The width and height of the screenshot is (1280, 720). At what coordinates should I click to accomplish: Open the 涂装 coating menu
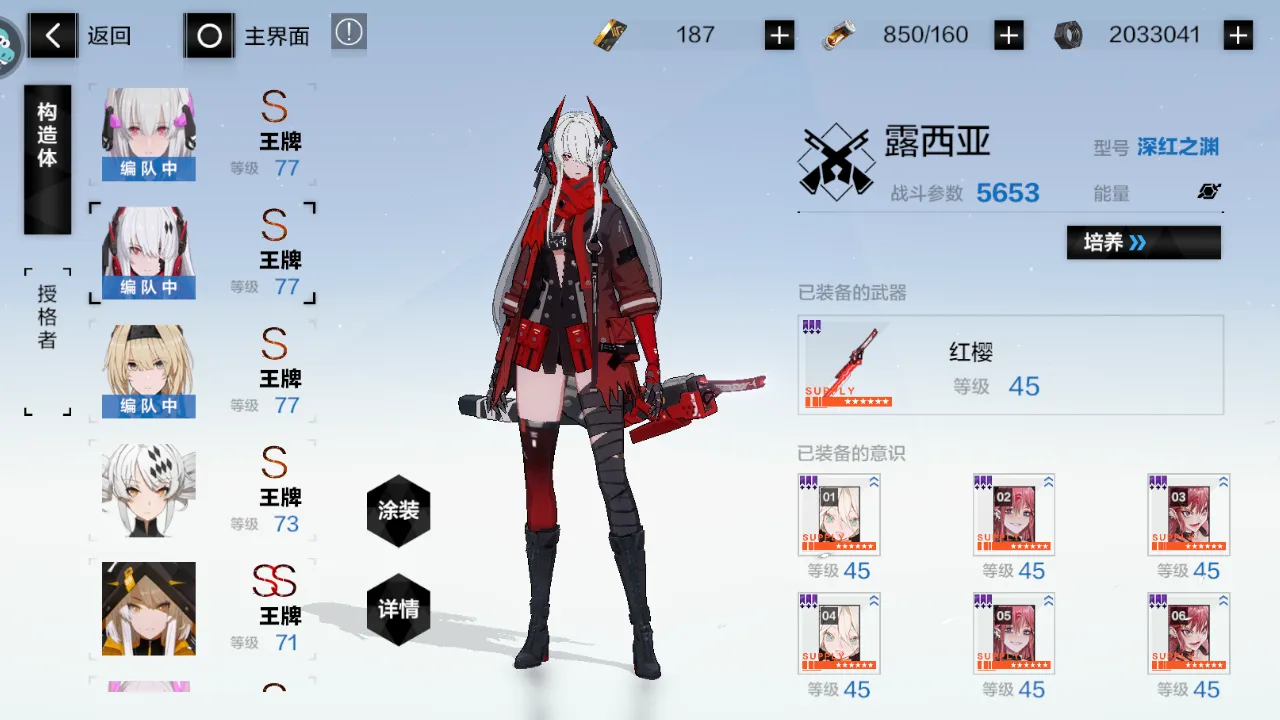[x=398, y=511]
